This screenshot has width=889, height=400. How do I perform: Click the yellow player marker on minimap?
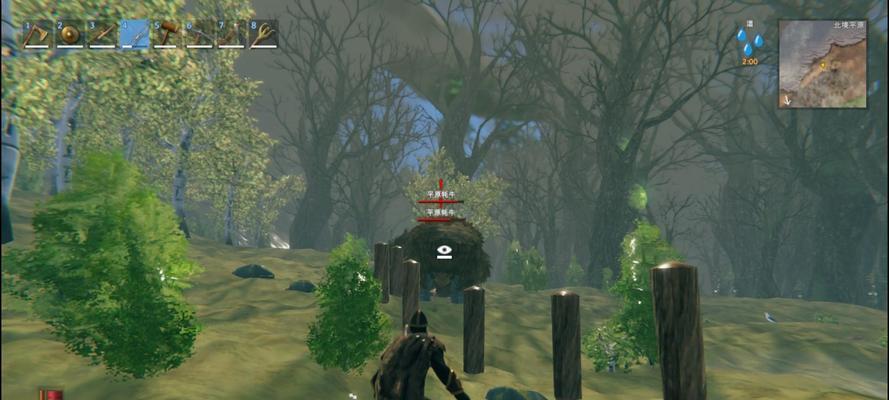click(823, 65)
